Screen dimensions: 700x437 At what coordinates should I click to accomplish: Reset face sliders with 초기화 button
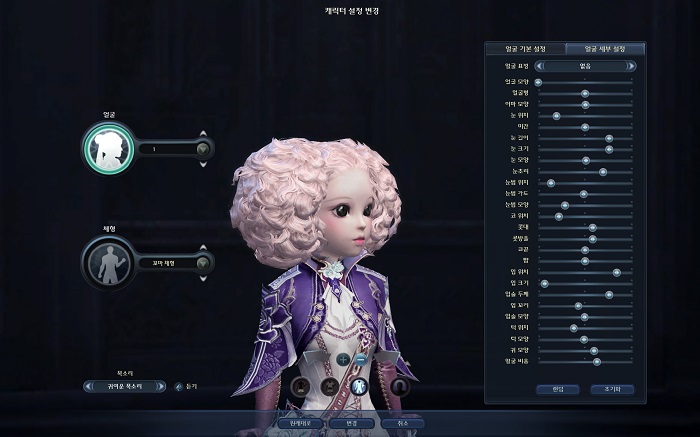(x=612, y=388)
